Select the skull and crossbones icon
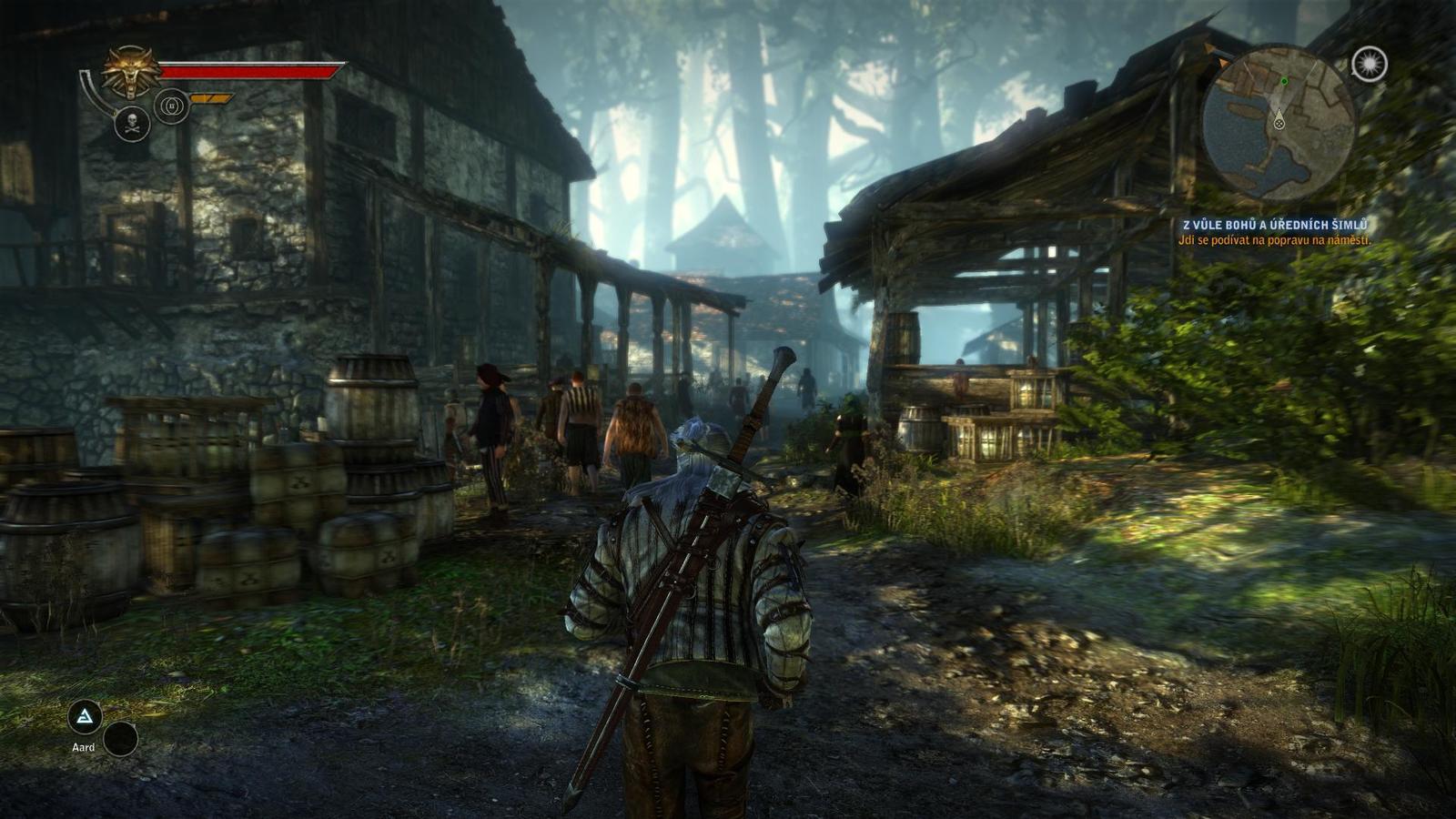The width and height of the screenshot is (1456, 819). point(132,125)
